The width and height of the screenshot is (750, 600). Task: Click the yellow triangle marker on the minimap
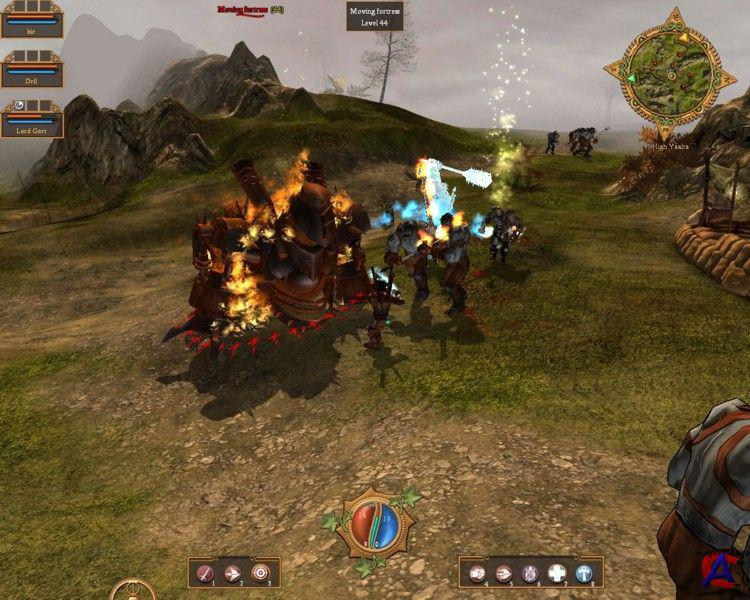pyautogui.click(x=685, y=38)
